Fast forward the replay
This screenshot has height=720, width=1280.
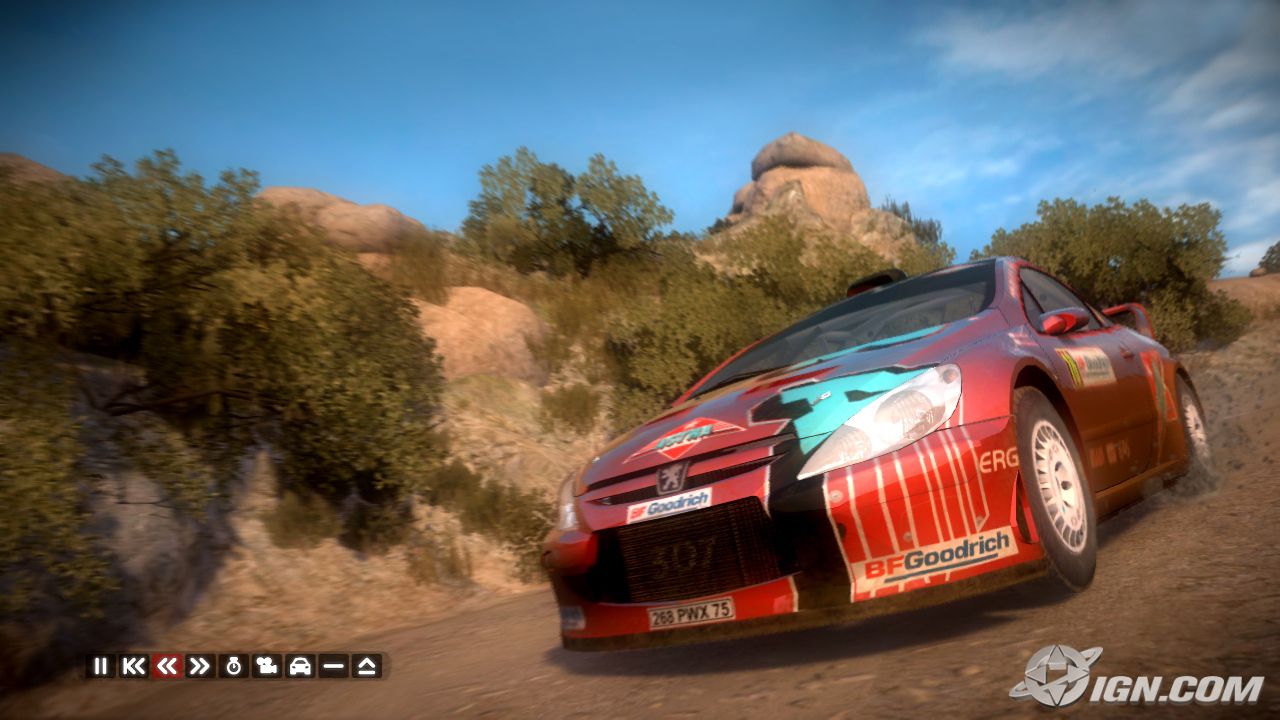click(x=200, y=666)
